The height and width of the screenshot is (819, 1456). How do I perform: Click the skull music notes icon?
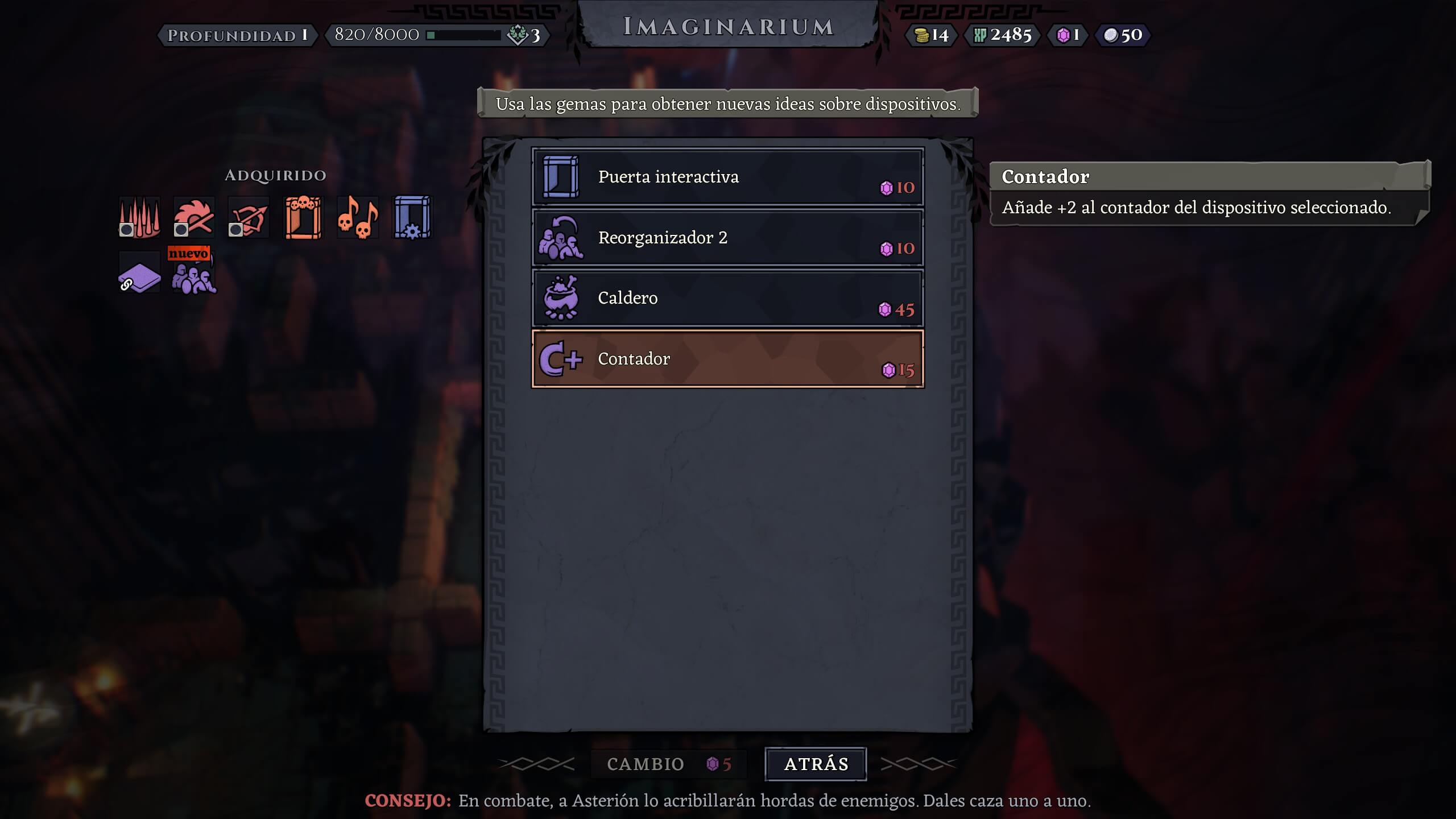tap(358, 217)
